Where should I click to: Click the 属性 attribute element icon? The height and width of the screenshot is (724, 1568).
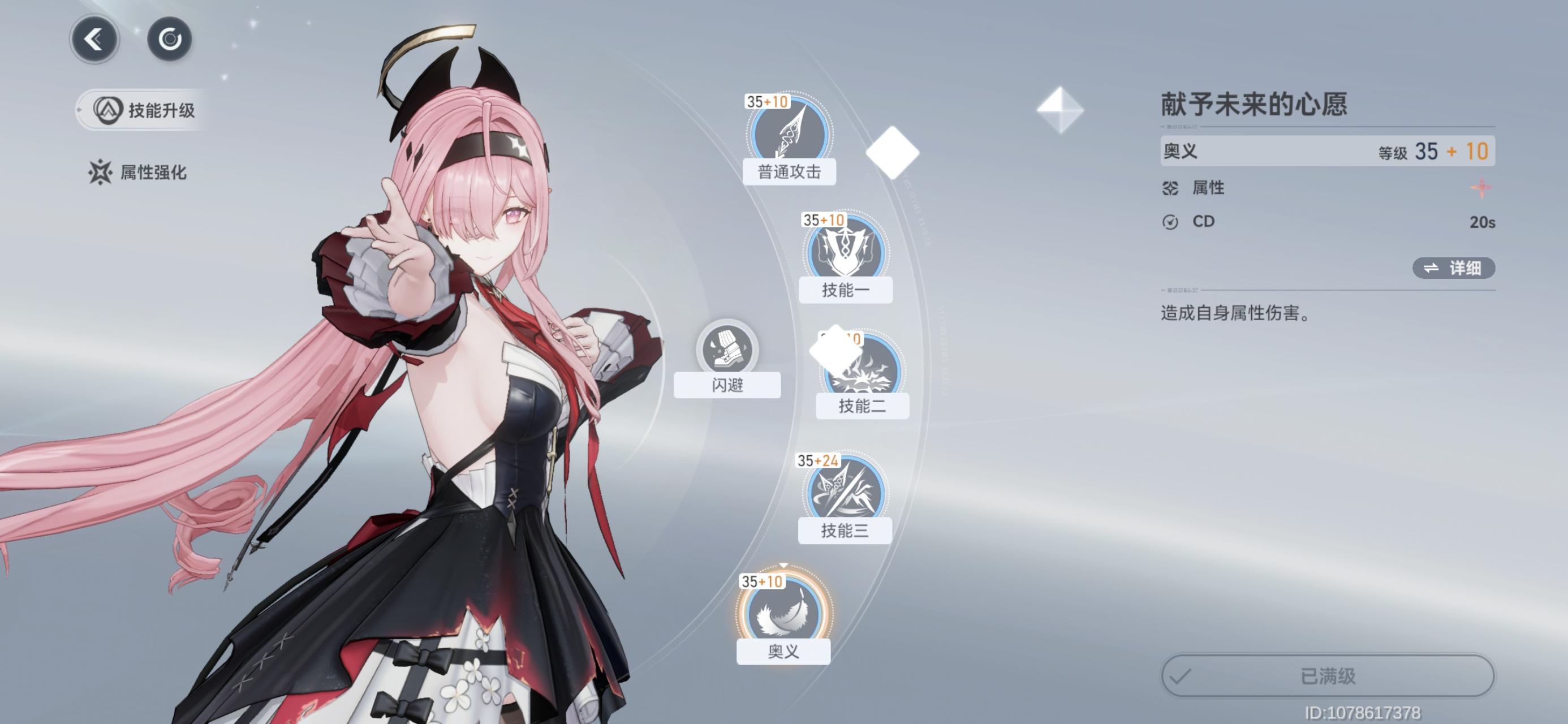click(1170, 189)
